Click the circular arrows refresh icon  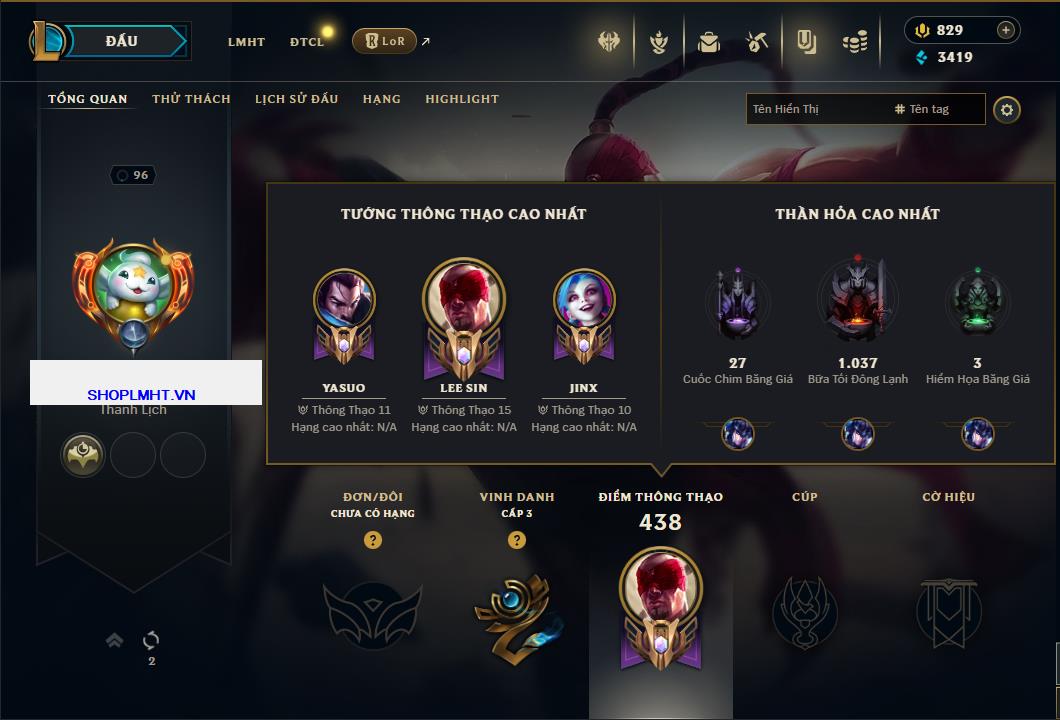[151, 640]
